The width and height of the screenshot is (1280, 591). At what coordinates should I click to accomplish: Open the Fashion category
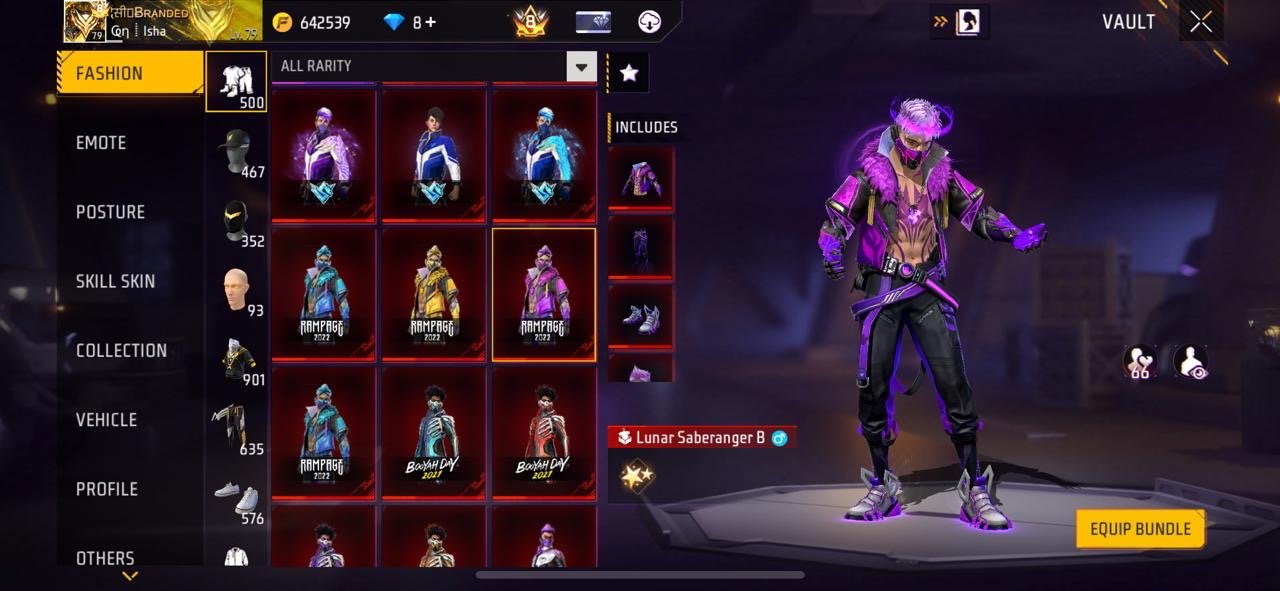(130, 73)
